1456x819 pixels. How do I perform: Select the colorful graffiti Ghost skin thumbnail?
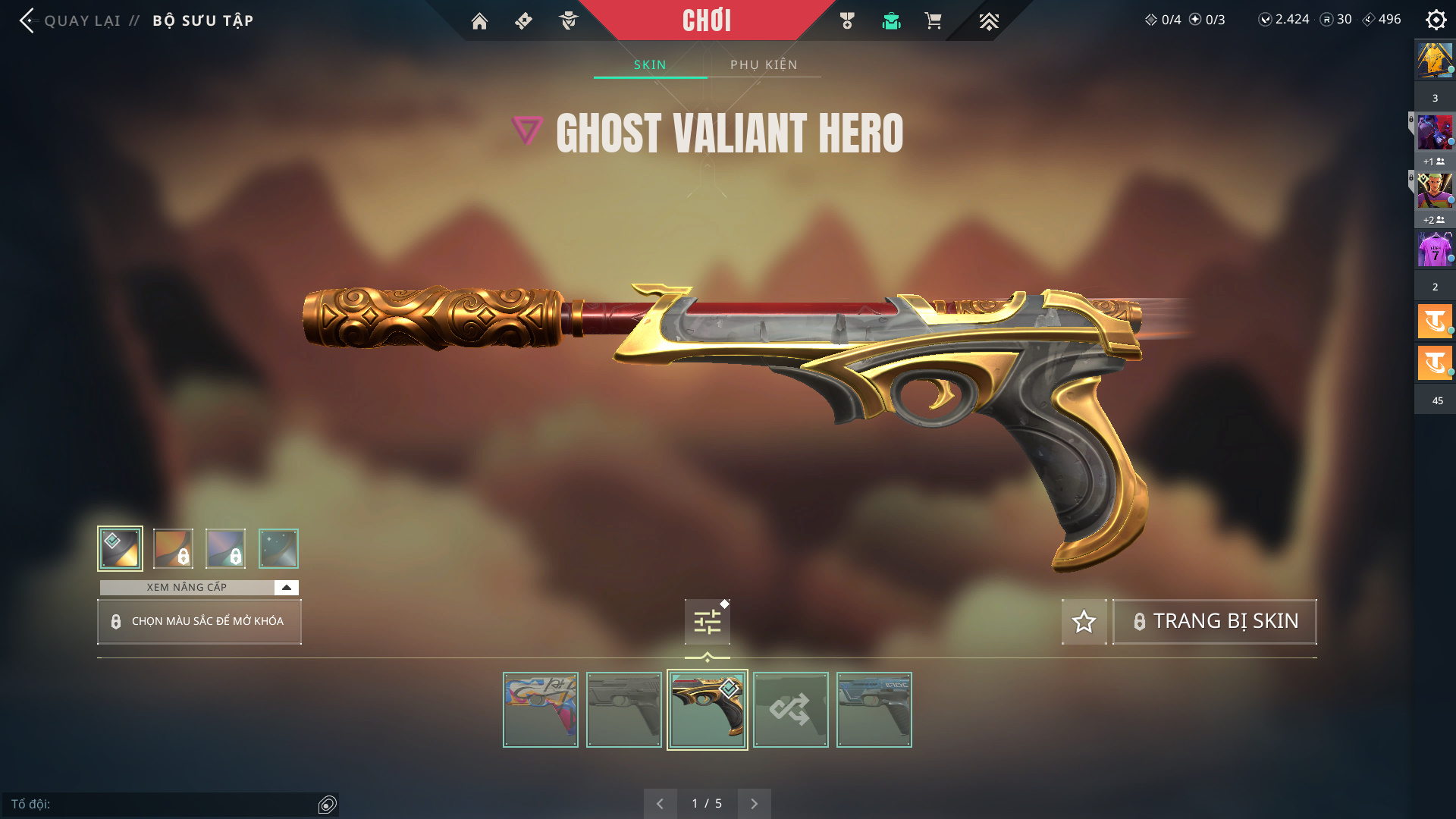point(541,710)
